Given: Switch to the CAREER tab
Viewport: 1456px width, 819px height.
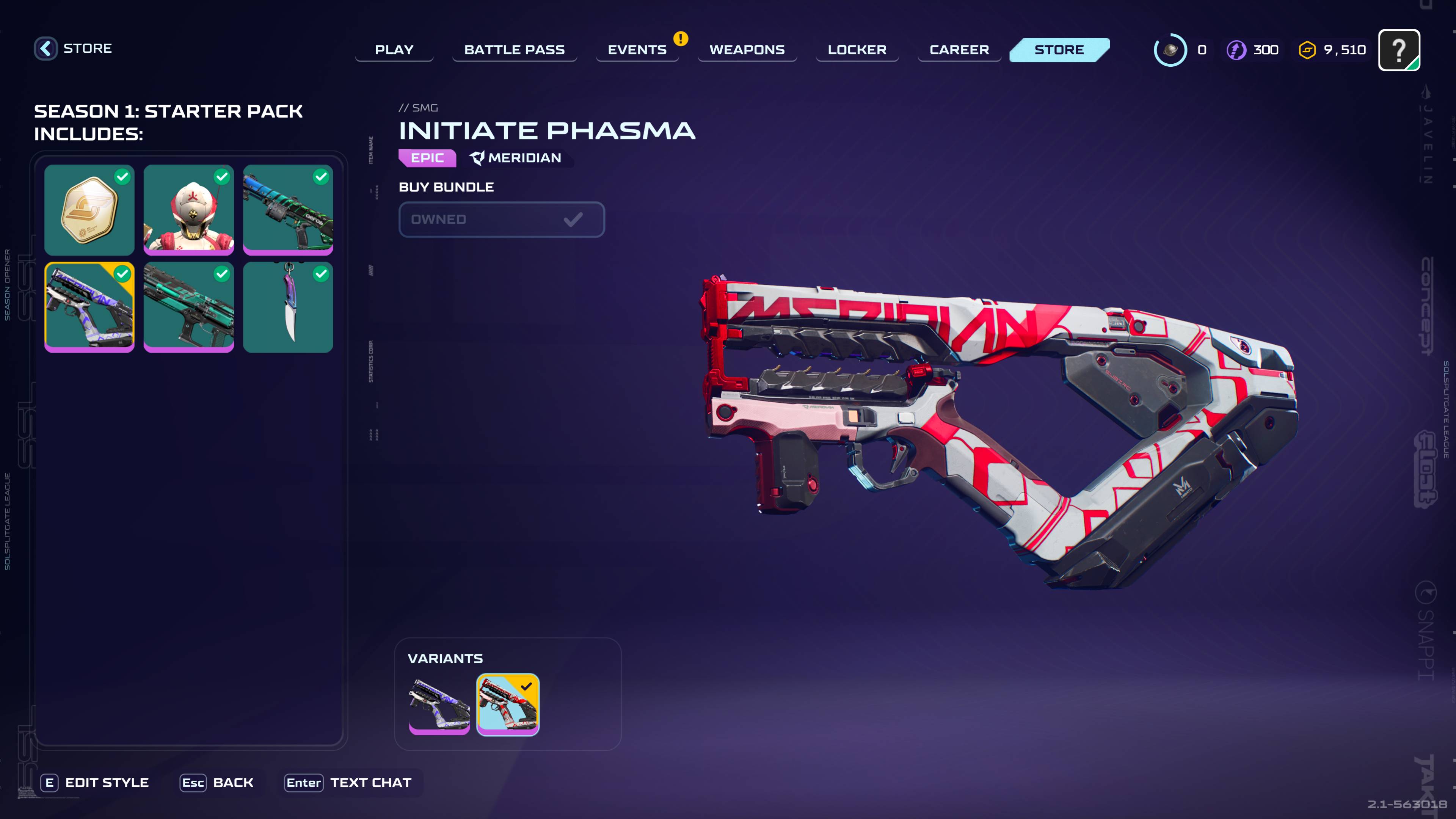Looking at the screenshot, I should 959,50.
